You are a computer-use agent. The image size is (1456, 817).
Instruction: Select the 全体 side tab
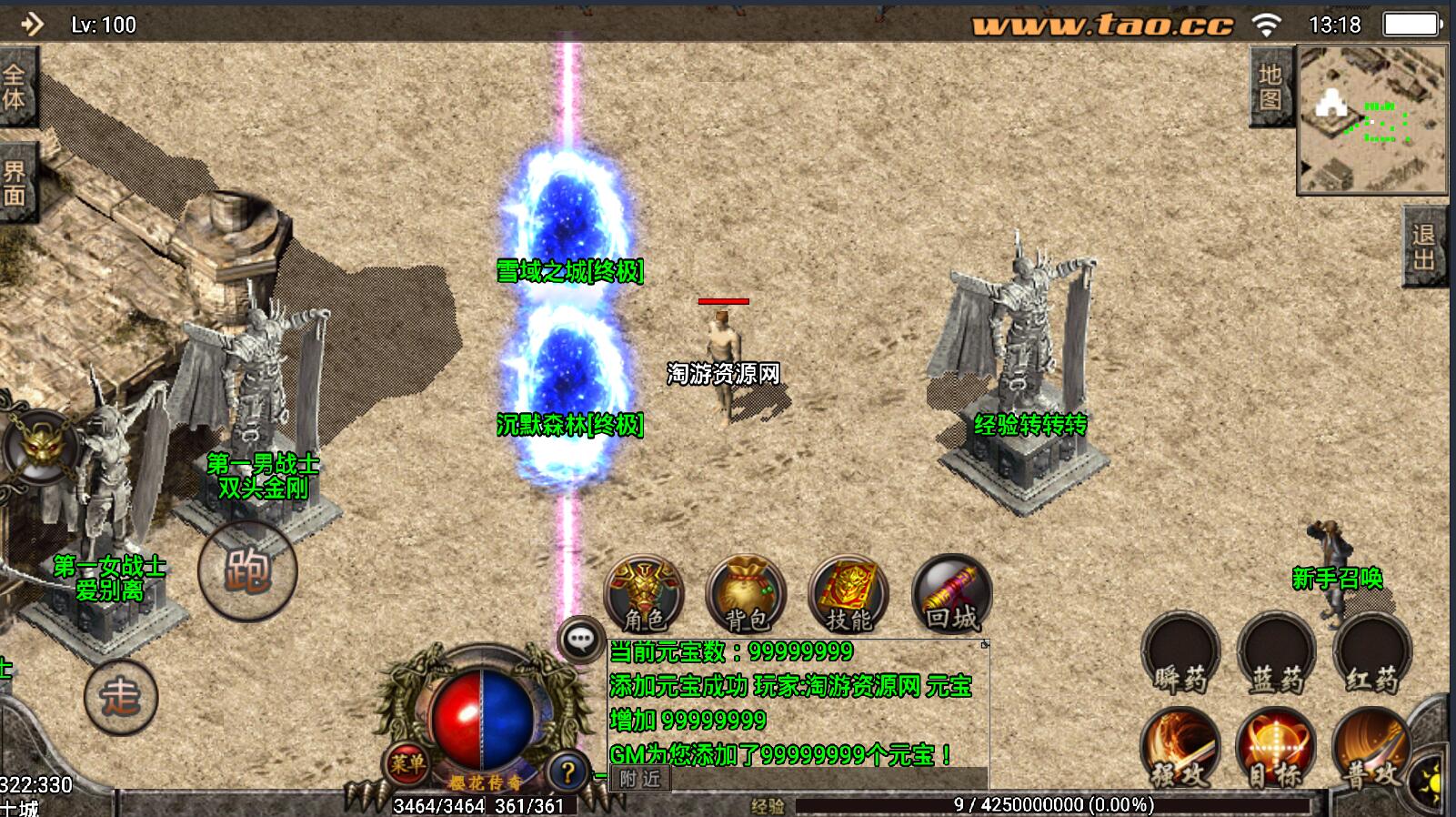[x=15, y=86]
